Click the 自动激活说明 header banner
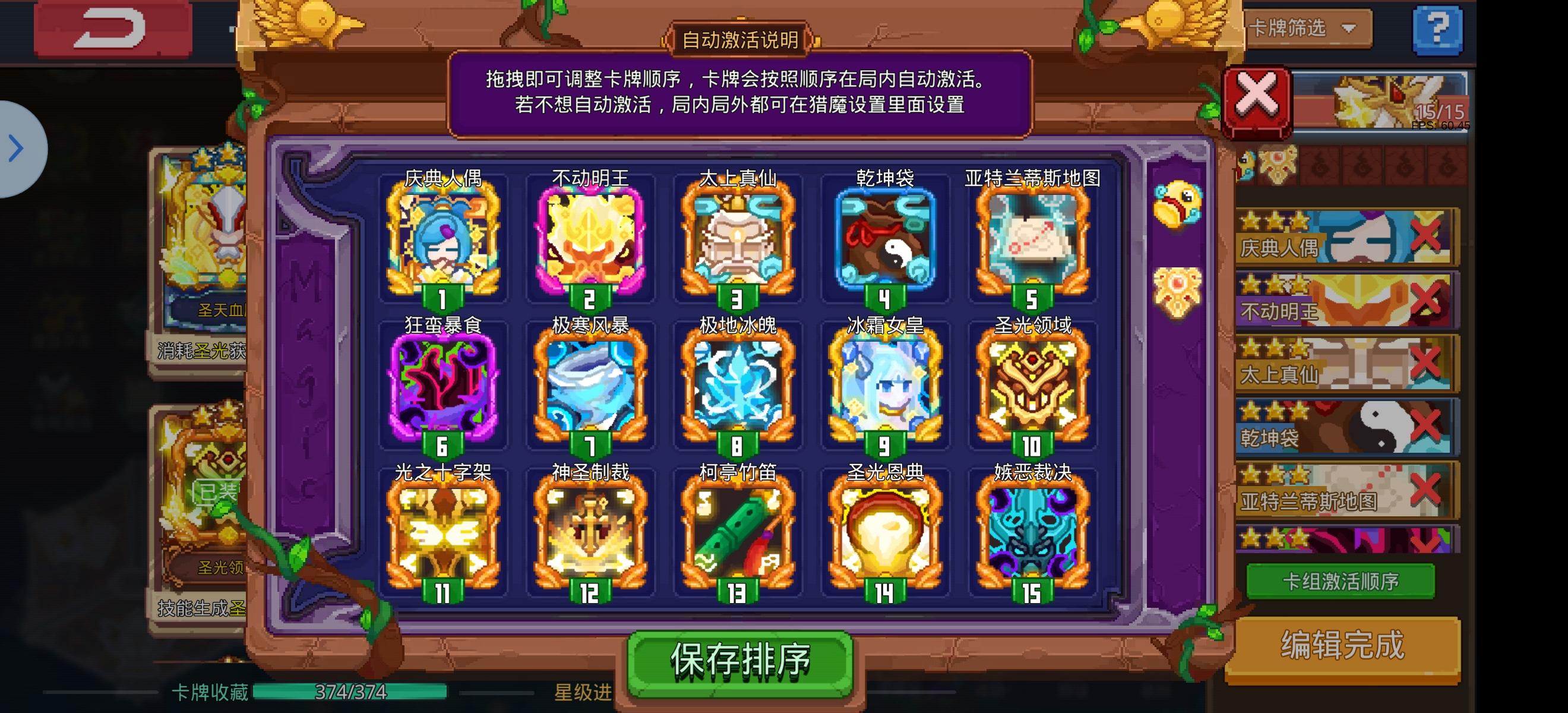The image size is (1568, 713). click(x=739, y=41)
